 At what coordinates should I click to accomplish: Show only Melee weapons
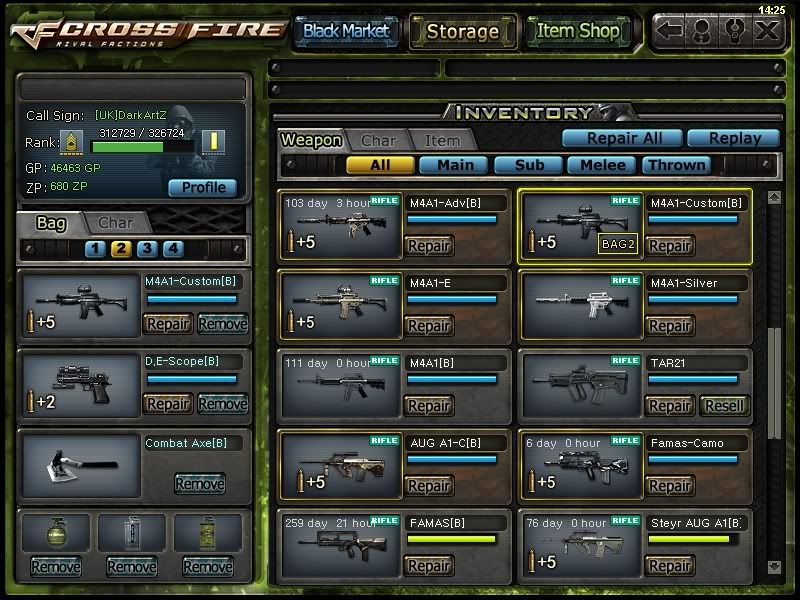(x=602, y=165)
